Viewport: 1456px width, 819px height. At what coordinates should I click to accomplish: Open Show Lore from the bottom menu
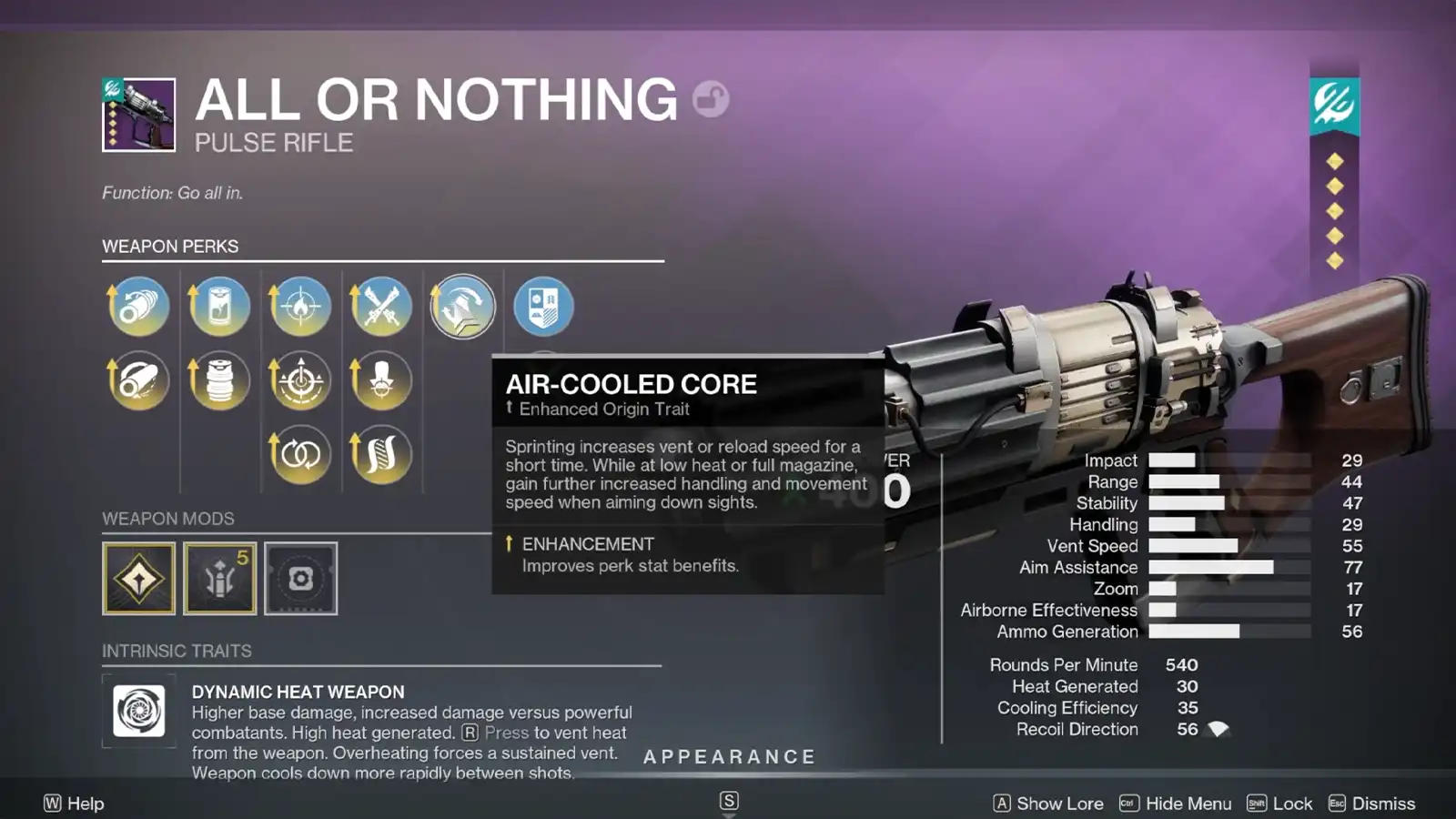1058,804
